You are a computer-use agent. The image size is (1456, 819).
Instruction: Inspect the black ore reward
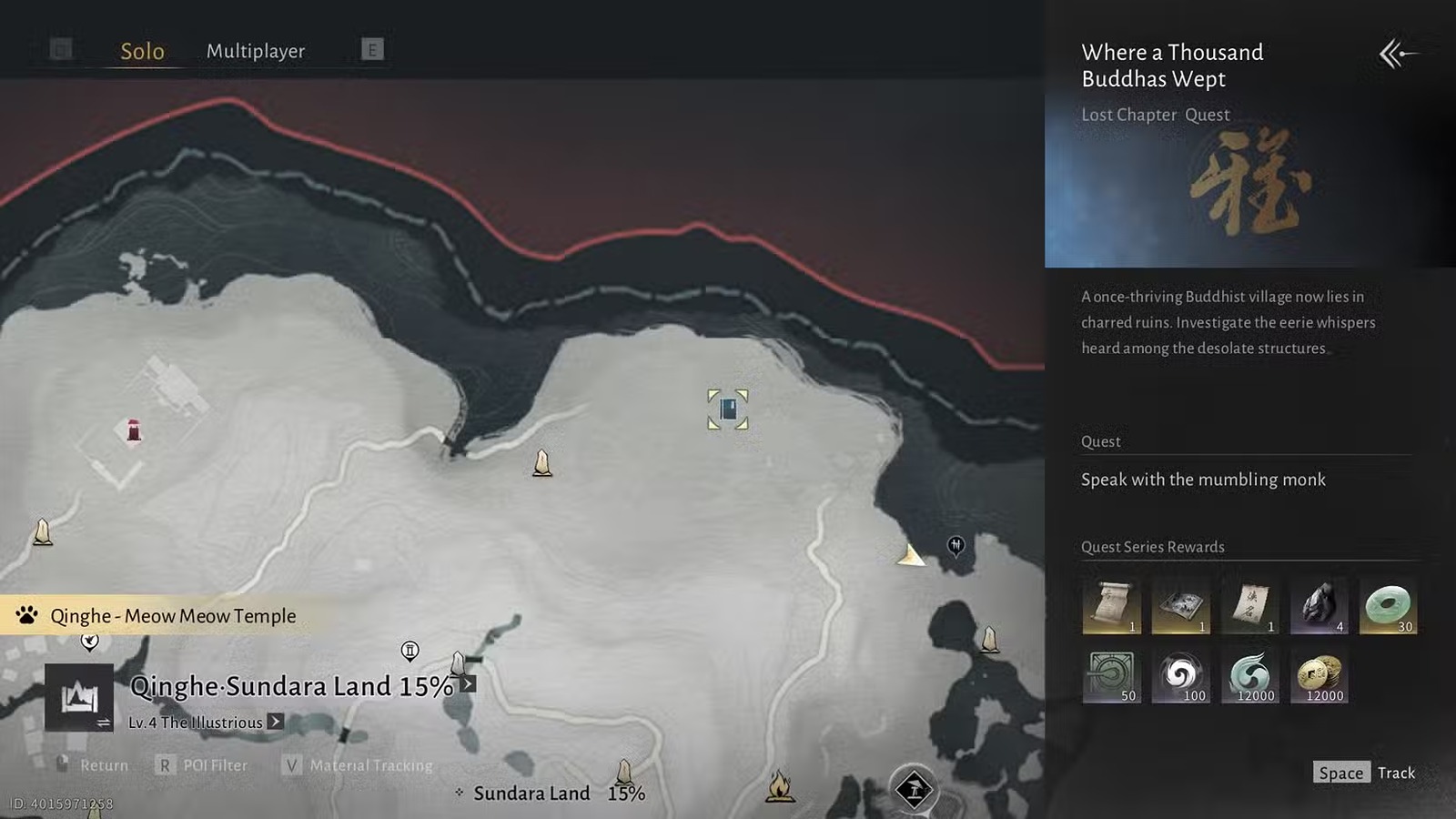(1319, 606)
